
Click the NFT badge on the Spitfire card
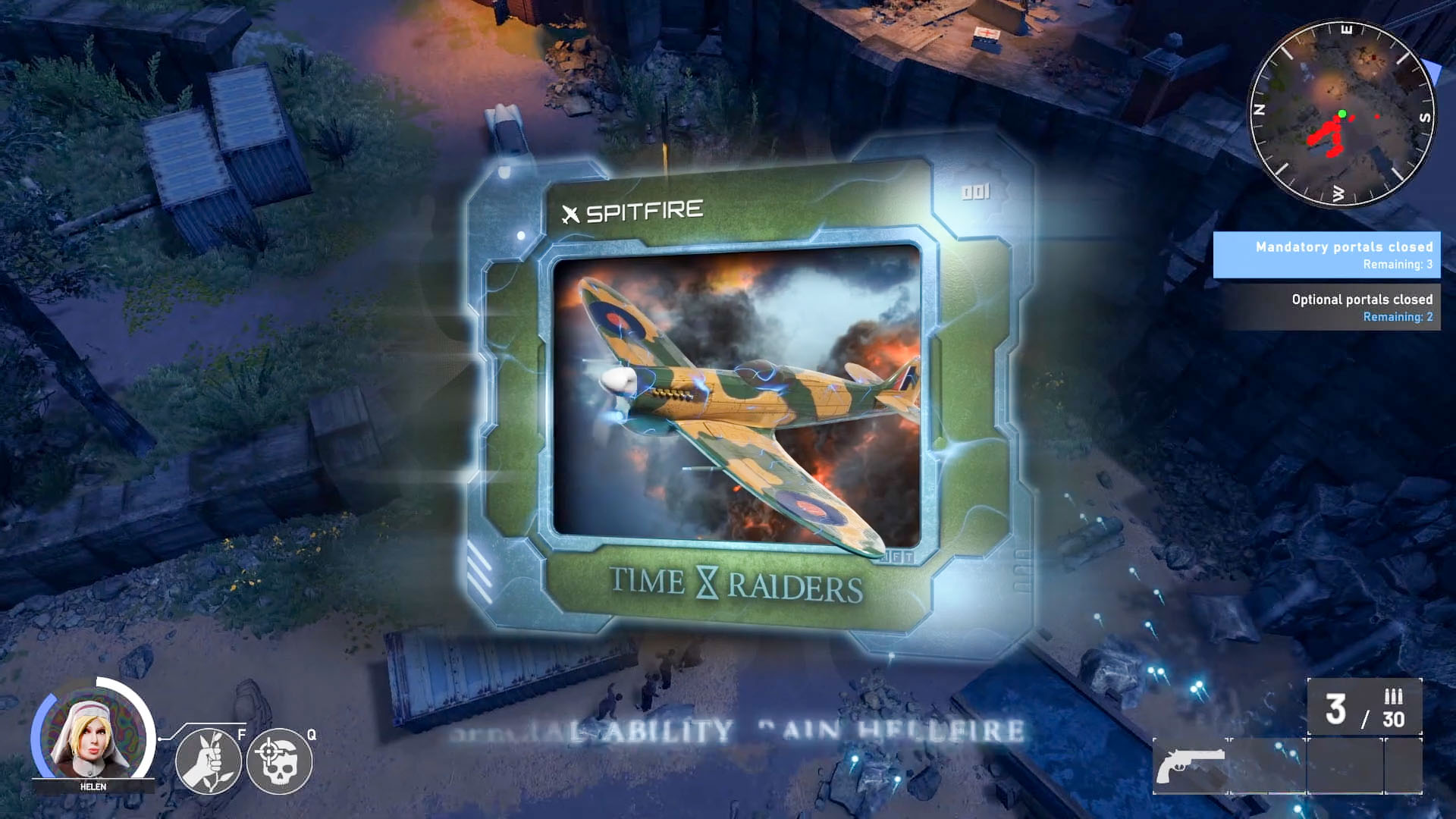899,557
